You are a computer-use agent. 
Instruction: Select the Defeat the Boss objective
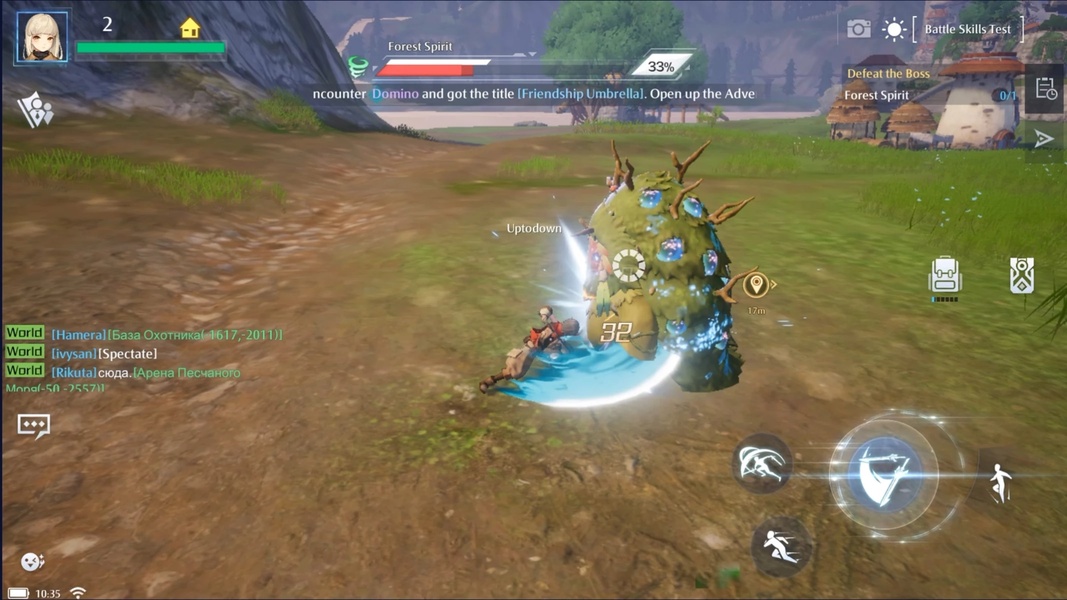(x=888, y=74)
